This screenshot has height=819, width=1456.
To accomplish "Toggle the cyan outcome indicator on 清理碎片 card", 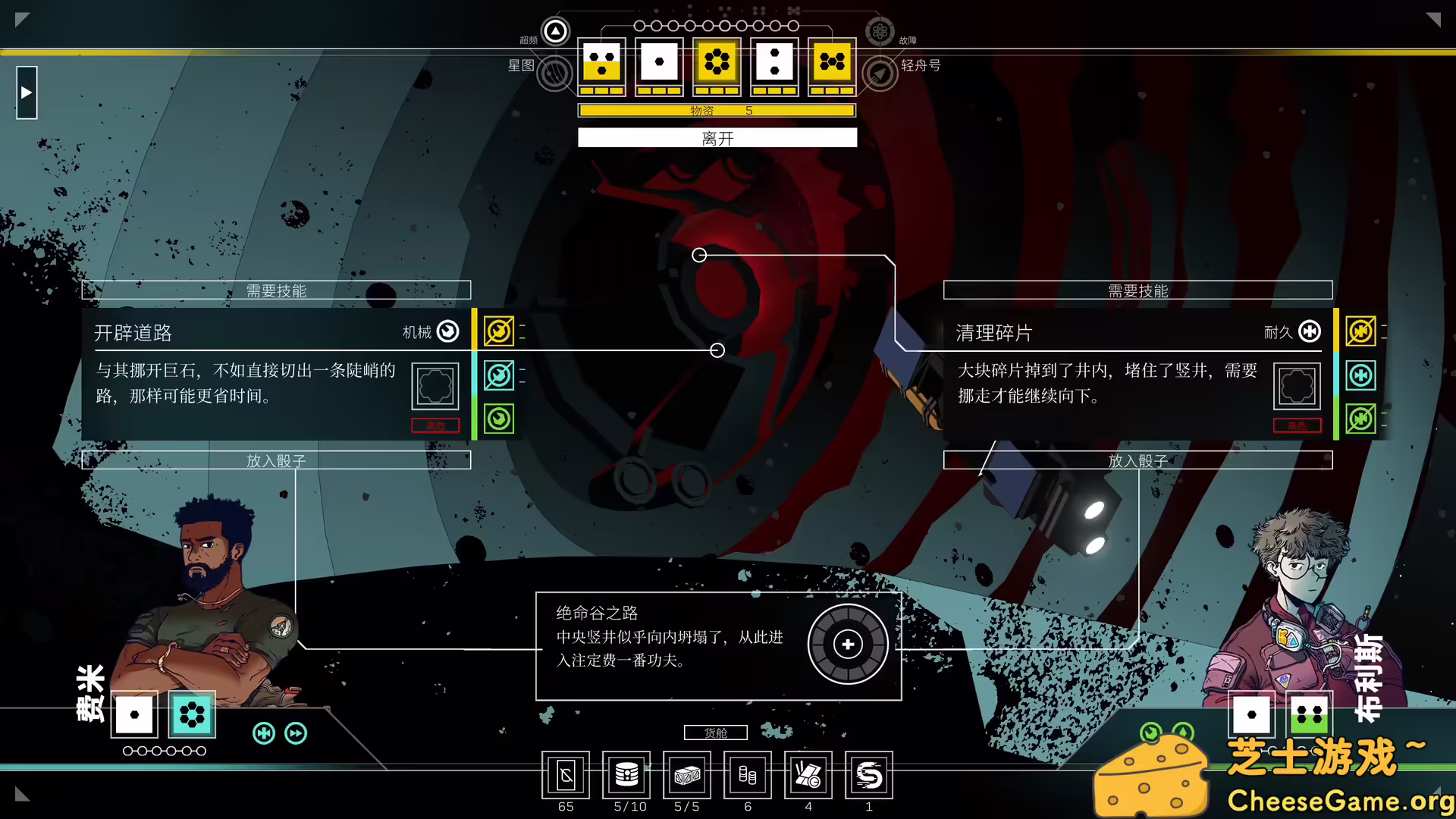I will coord(1361,375).
